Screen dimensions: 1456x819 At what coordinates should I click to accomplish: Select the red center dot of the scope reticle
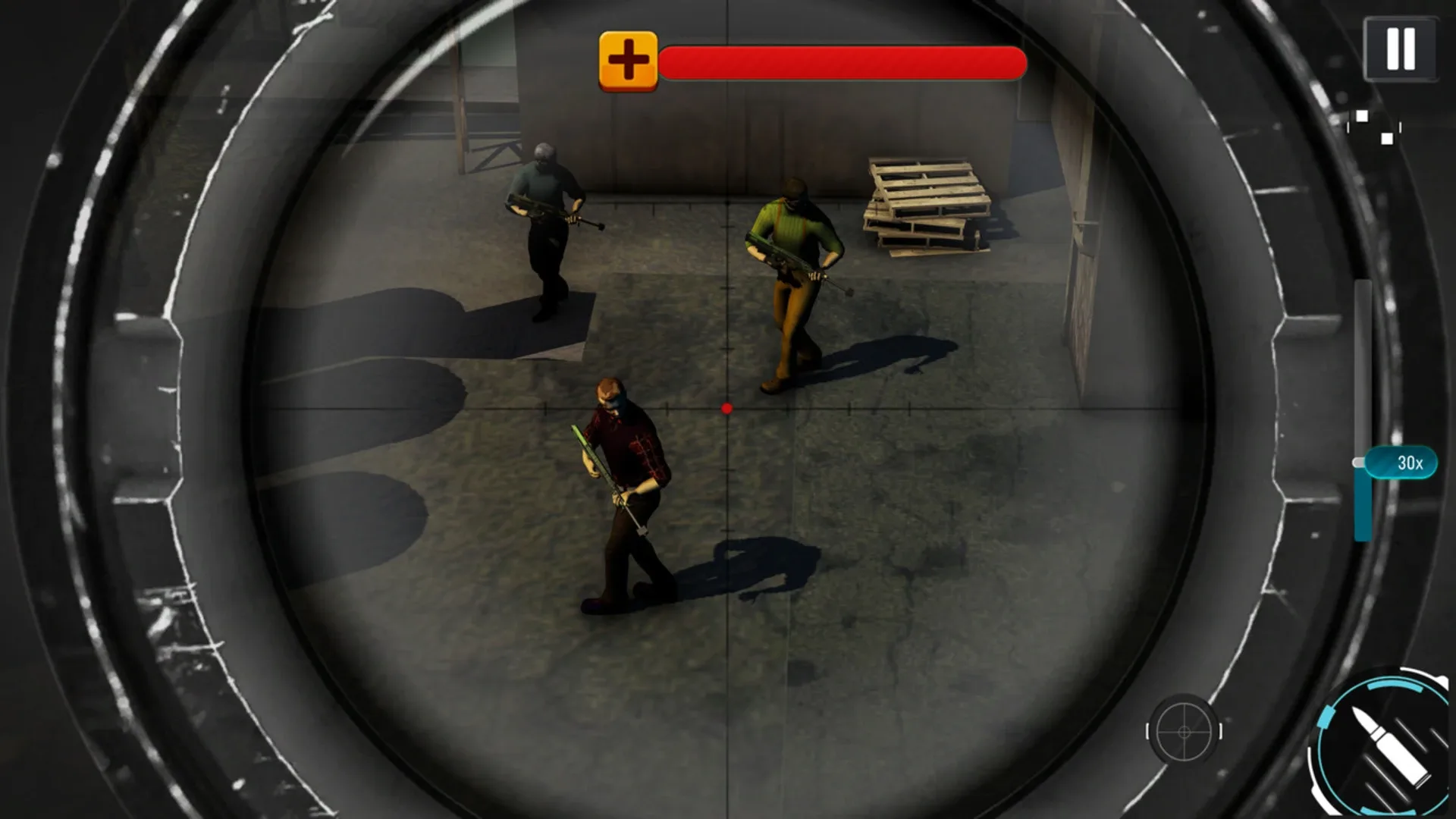[726, 408]
